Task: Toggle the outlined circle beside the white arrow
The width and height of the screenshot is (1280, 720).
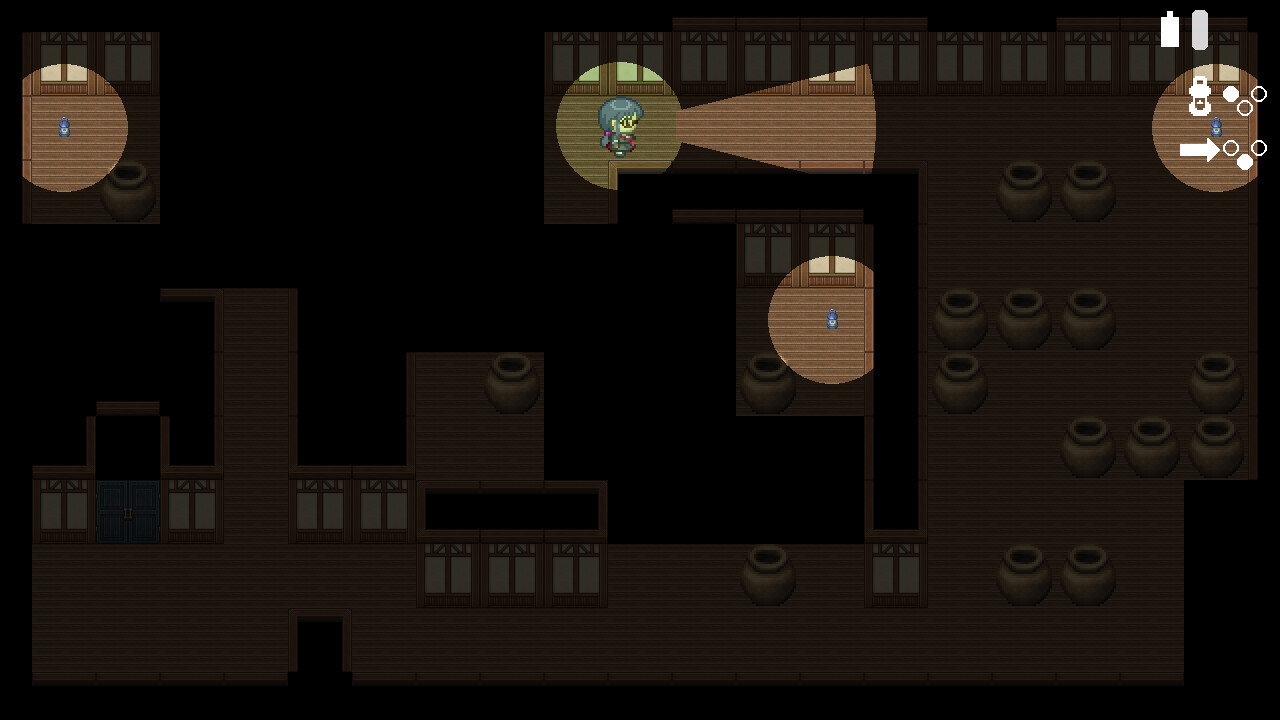Action: [x=1231, y=148]
